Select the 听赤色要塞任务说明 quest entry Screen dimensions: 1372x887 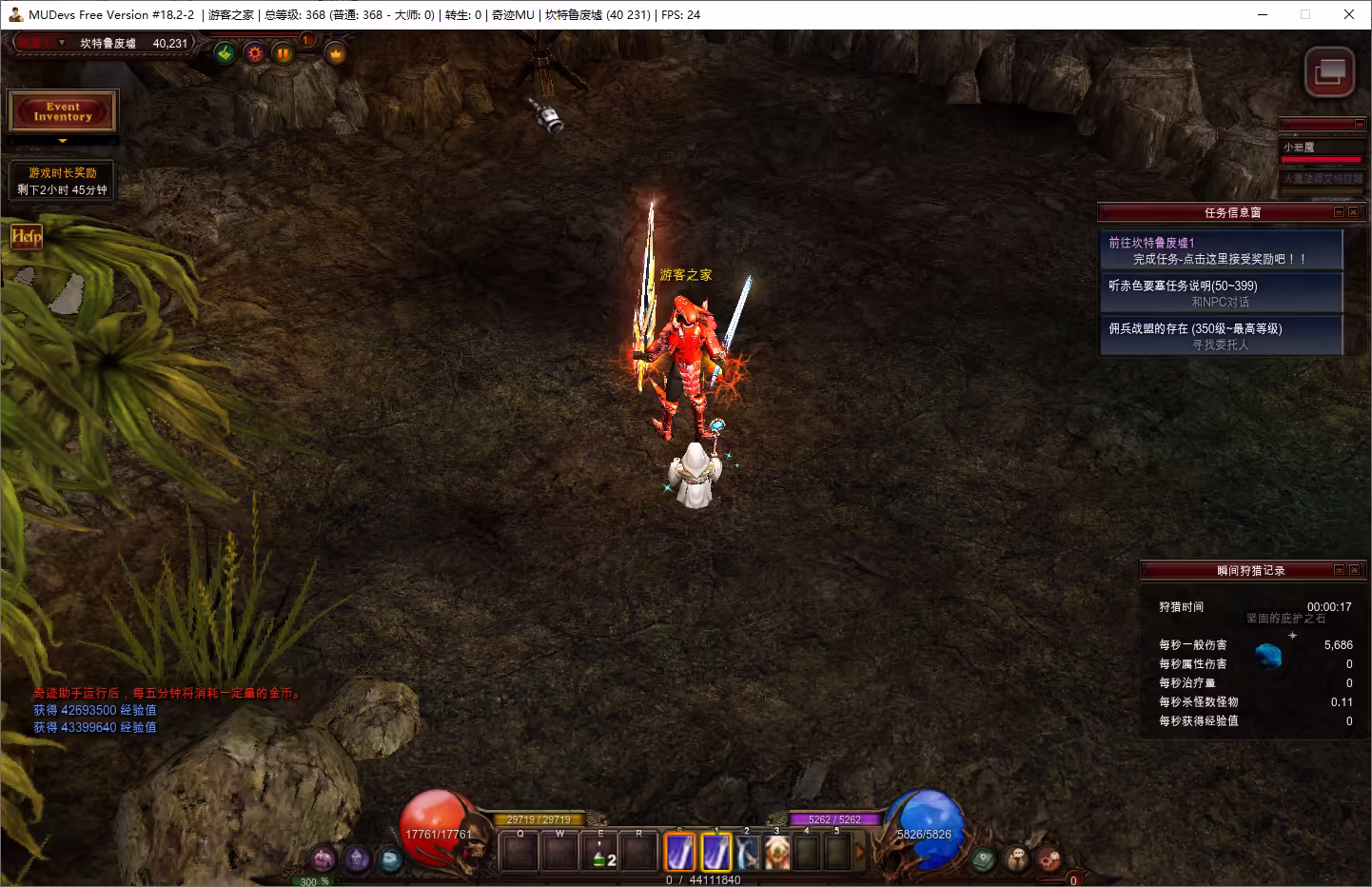pyautogui.click(x=1221, y=293)
